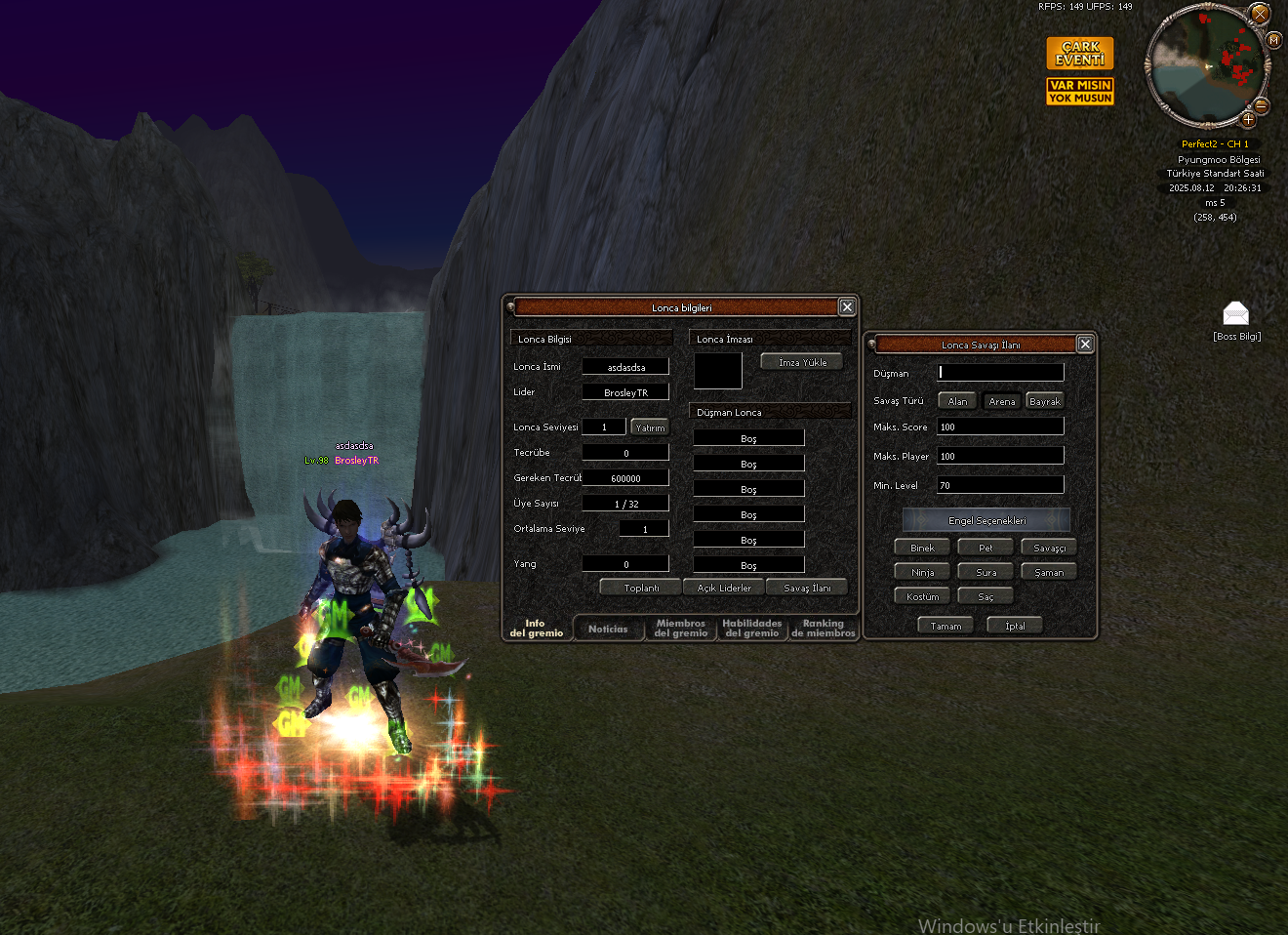1288x935 pixels.
Task: Toggle the Şaman restriction option
Action: [1049, 572]
